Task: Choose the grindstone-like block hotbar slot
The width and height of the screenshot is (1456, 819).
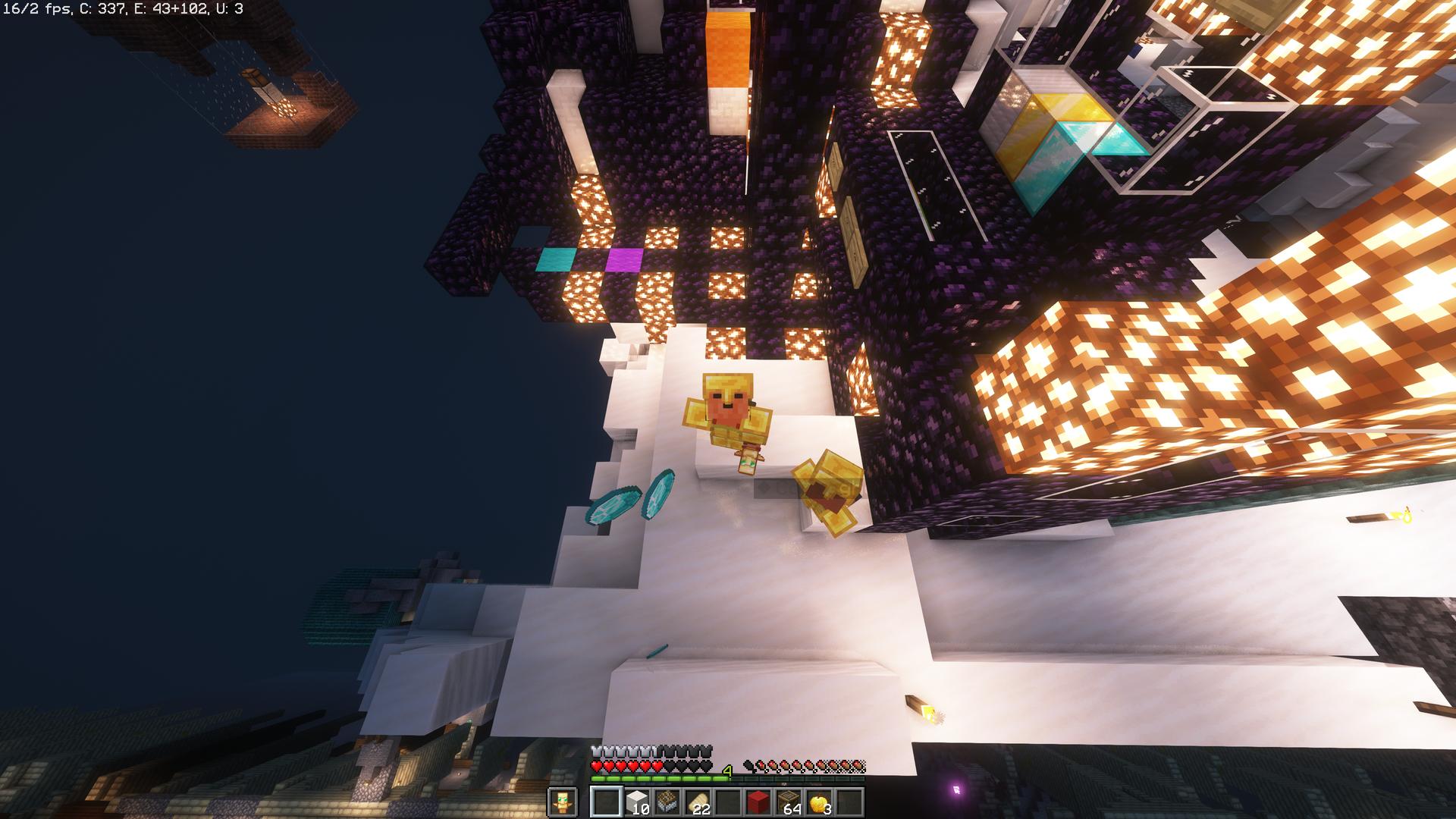Action: (667, 802)
